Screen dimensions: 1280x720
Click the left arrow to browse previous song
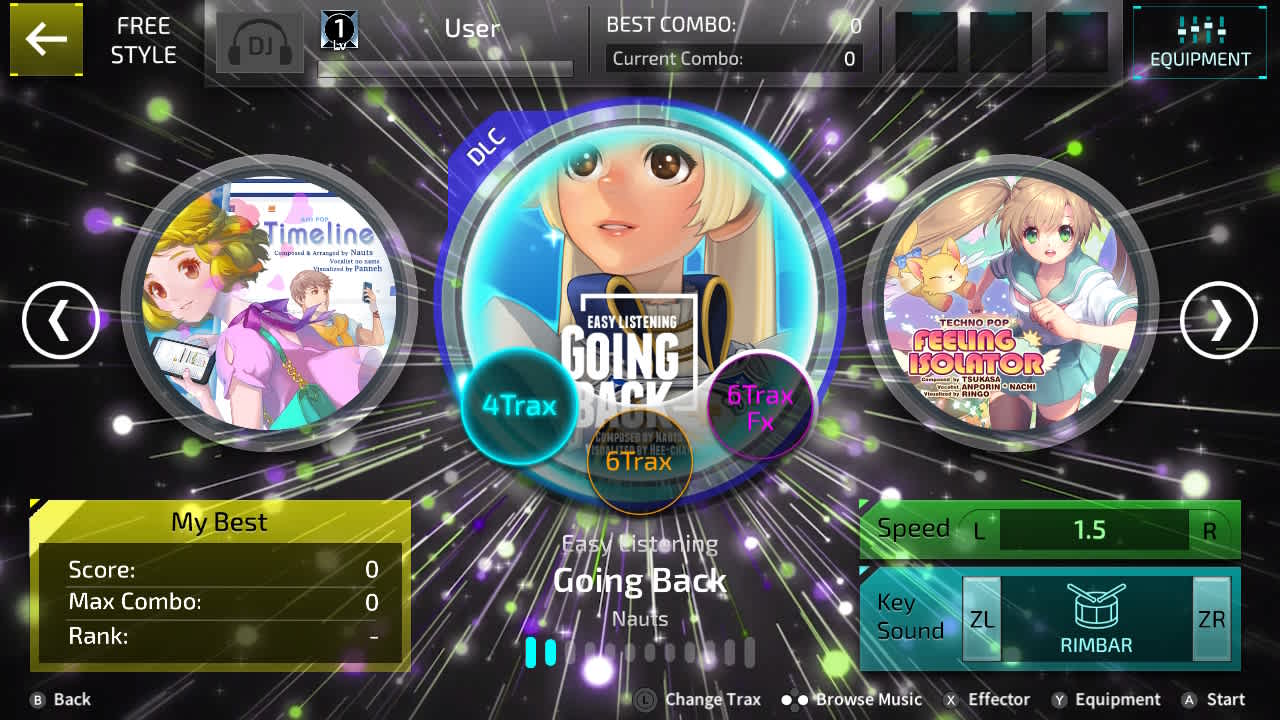60,320
